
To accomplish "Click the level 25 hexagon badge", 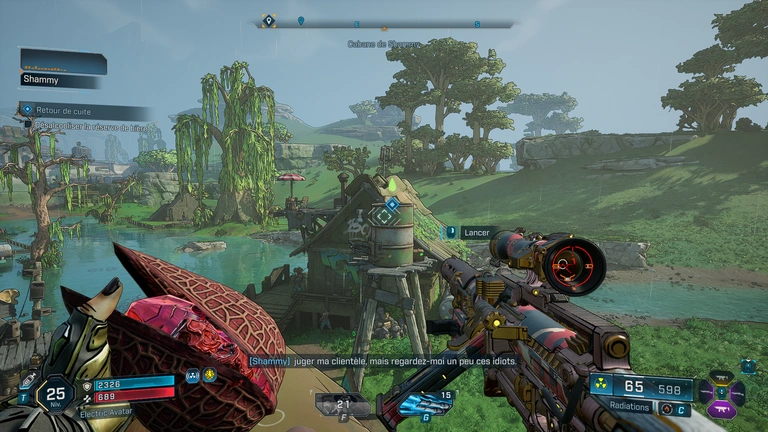I will coord(56,394).
